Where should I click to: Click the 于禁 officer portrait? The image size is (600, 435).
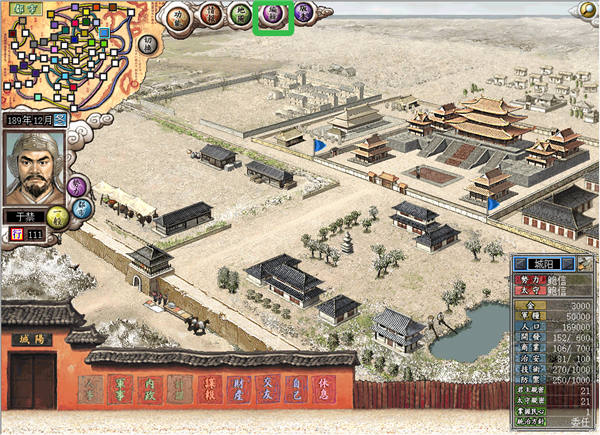pos(36,168)
